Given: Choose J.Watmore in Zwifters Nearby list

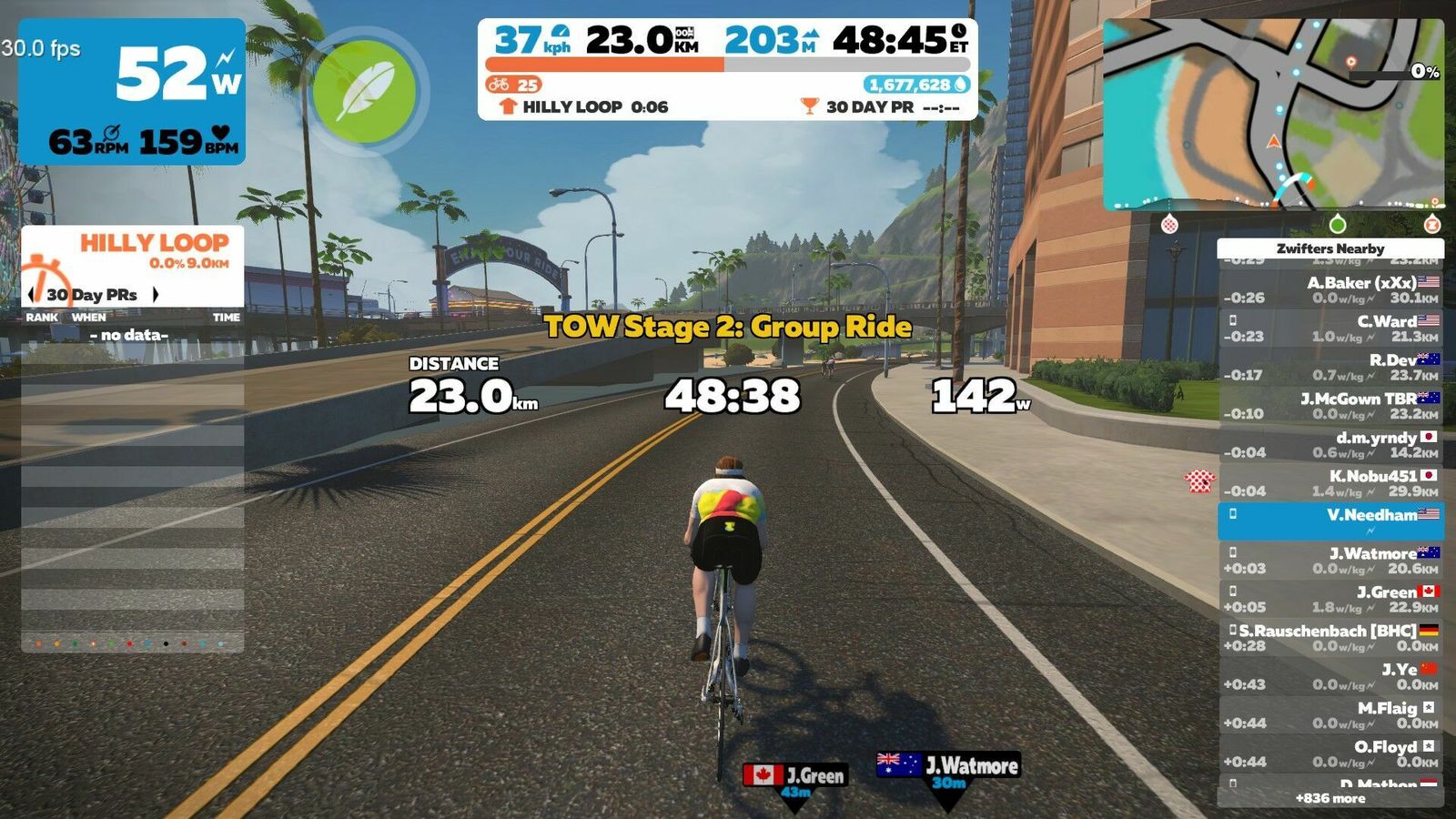Looking at the screenshot, I should point(1330,561).
